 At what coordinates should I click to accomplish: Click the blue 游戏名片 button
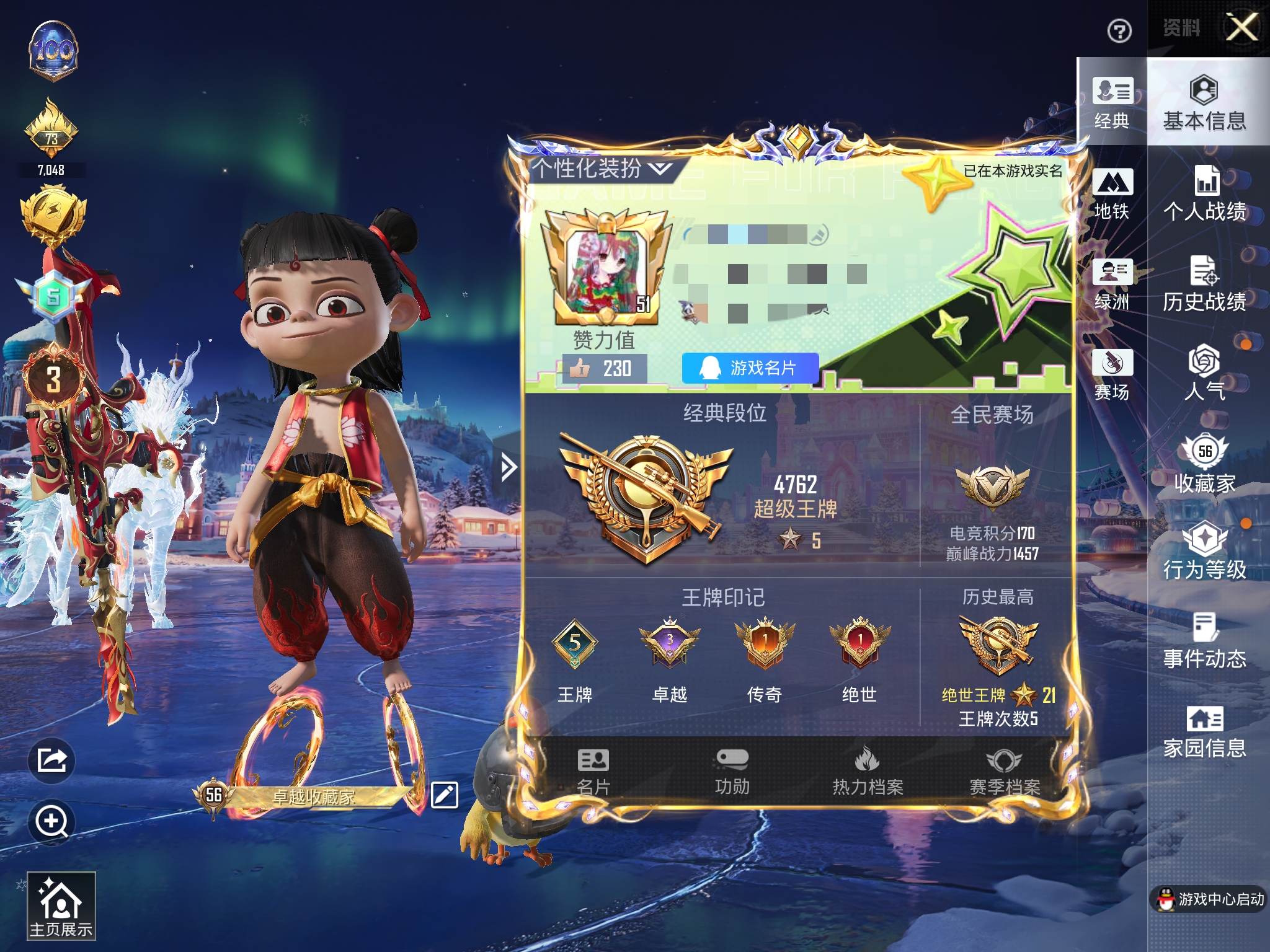click(750, 368)
